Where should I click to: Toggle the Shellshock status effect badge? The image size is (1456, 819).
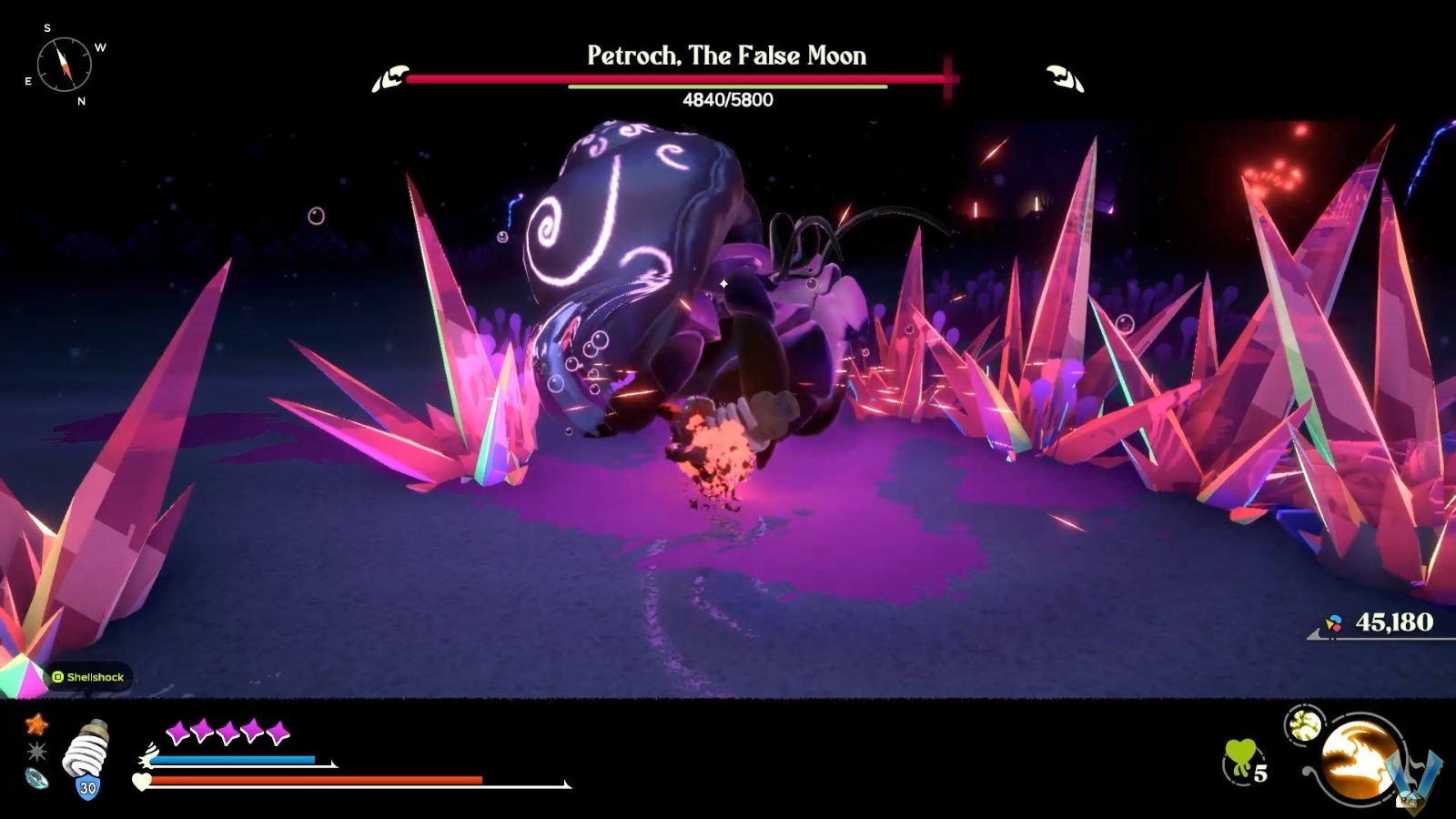[88, 677]
